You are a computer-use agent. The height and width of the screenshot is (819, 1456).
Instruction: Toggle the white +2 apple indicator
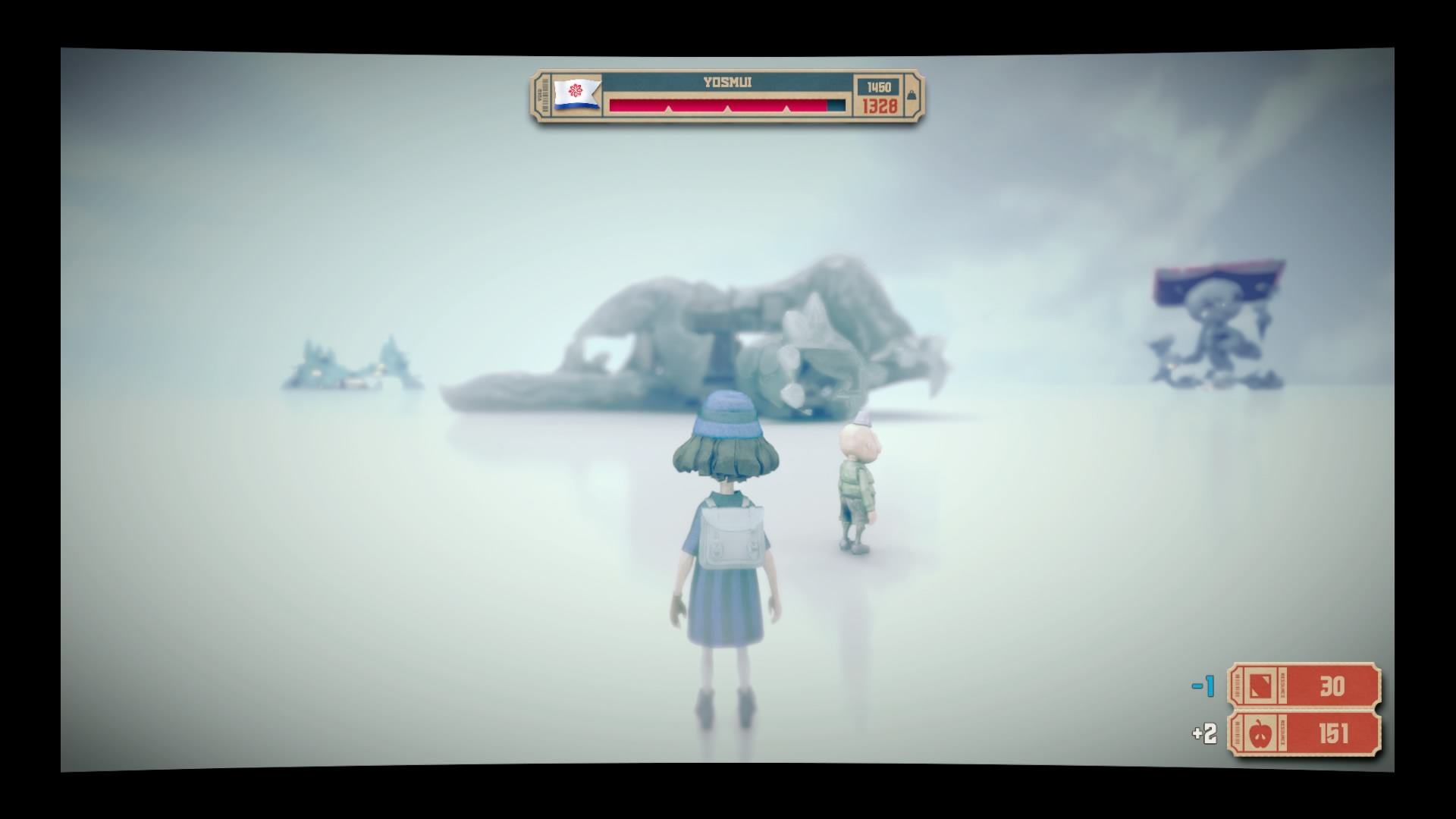coord(1204,733)
